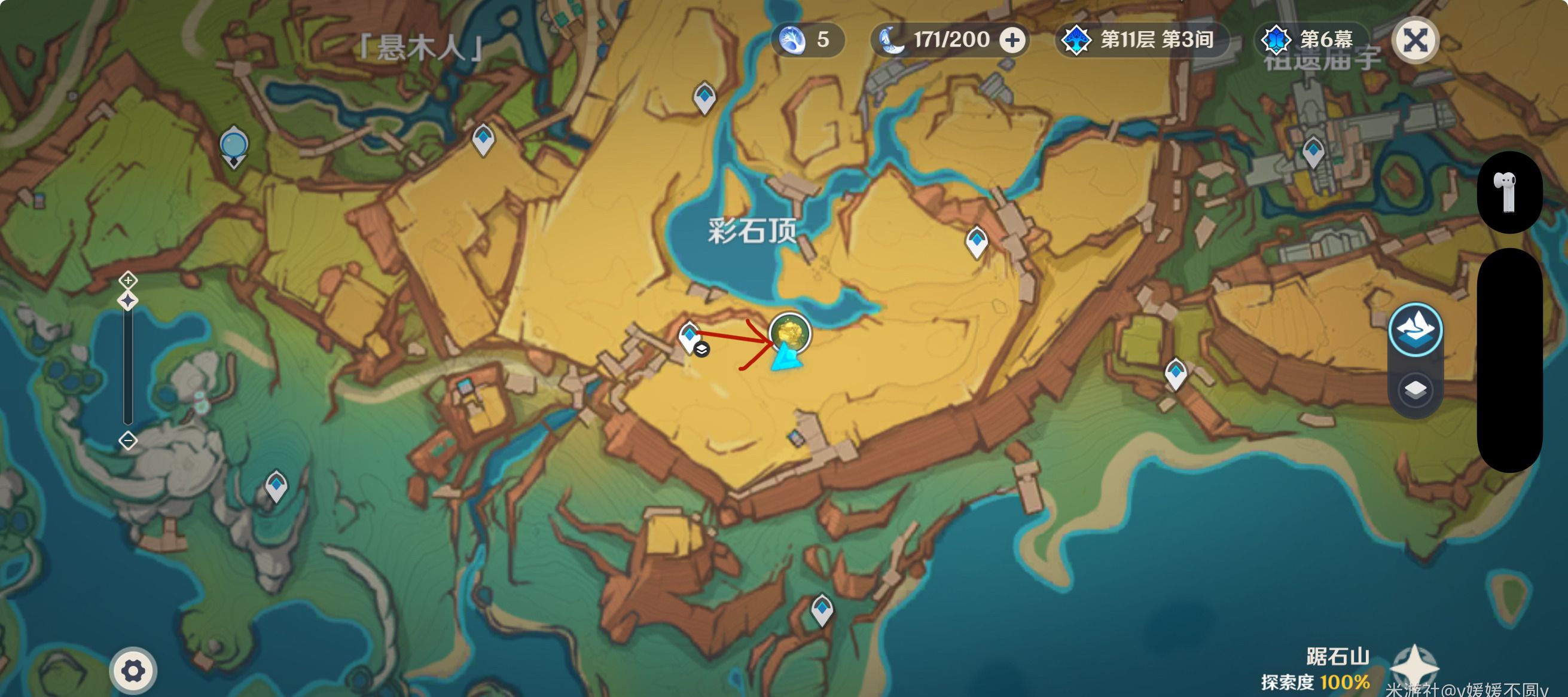Image resolution: width=1568 pixels, height=697 pixels.
Task: Select the golden marker at the red arrow tip
Action: click(789, 333)
